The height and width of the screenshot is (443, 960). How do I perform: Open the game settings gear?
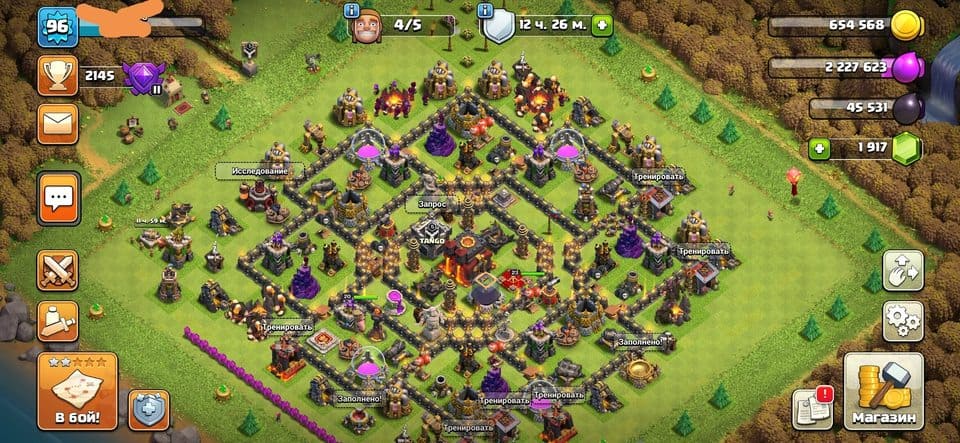[x=901, y=321]
